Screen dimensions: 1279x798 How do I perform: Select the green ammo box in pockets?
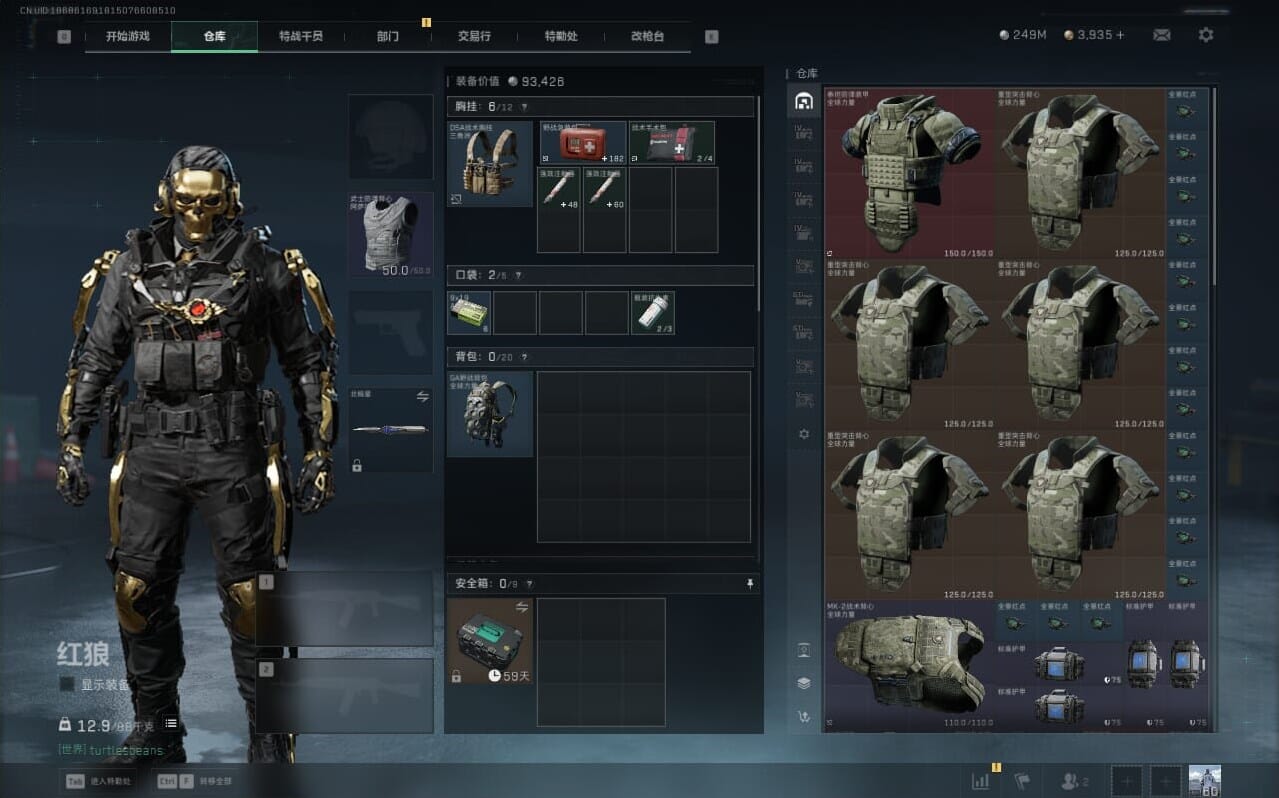pyautogui.click(x=468, y=313)
